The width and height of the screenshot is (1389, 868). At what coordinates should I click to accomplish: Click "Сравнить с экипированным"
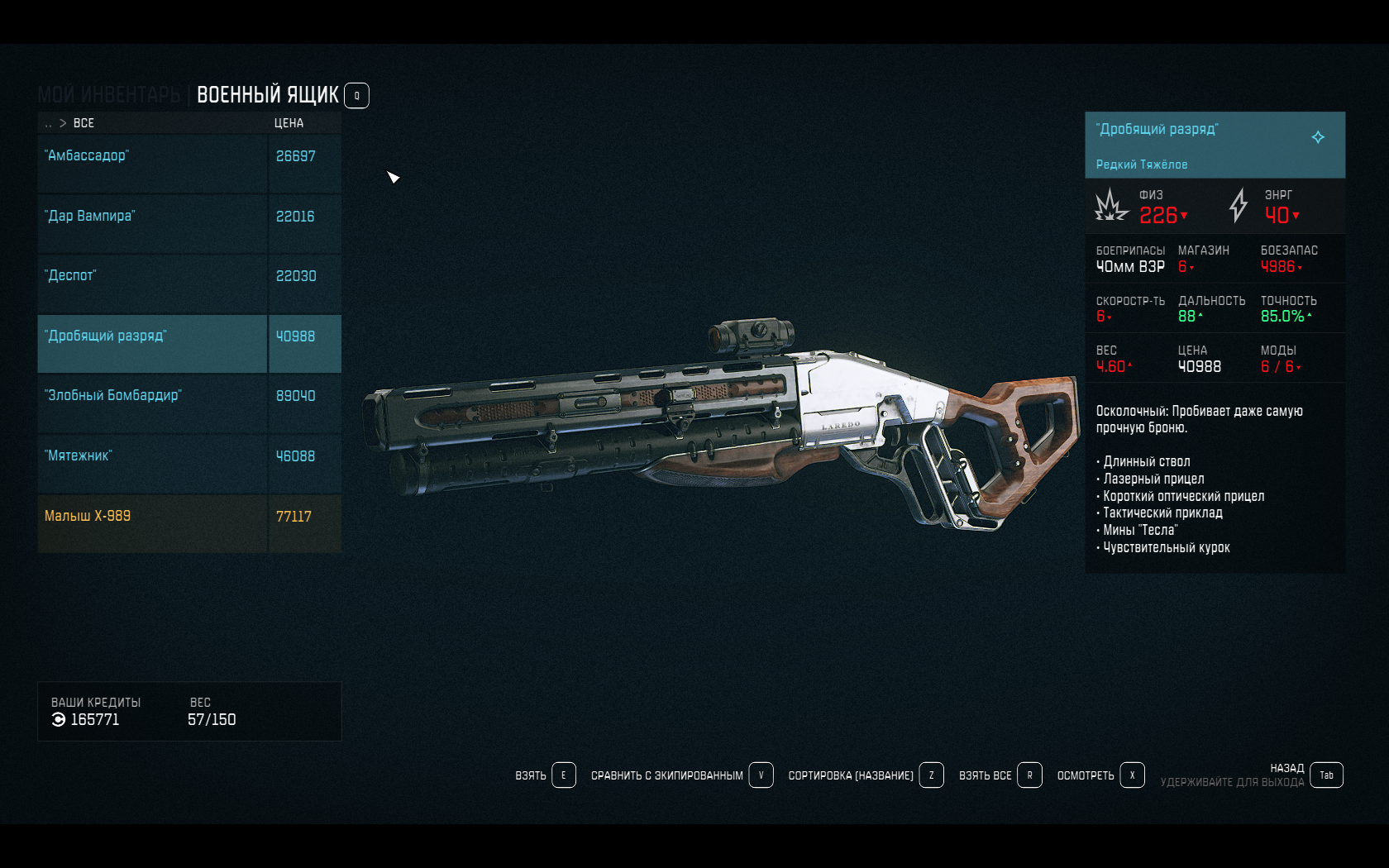coord(681,775)
